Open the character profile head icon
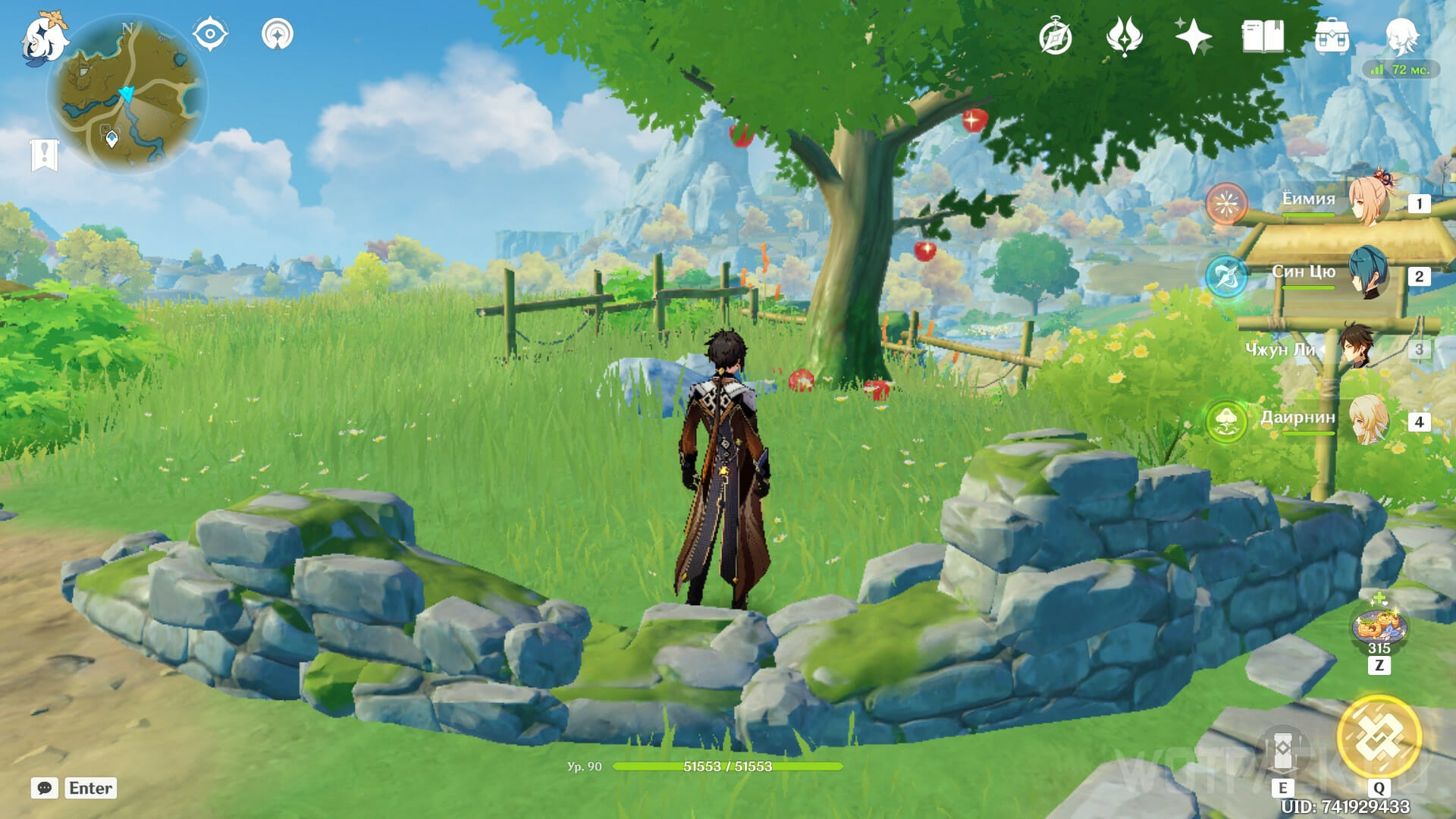Viewport: 1456px width, 819px height. coord(1401,36)
